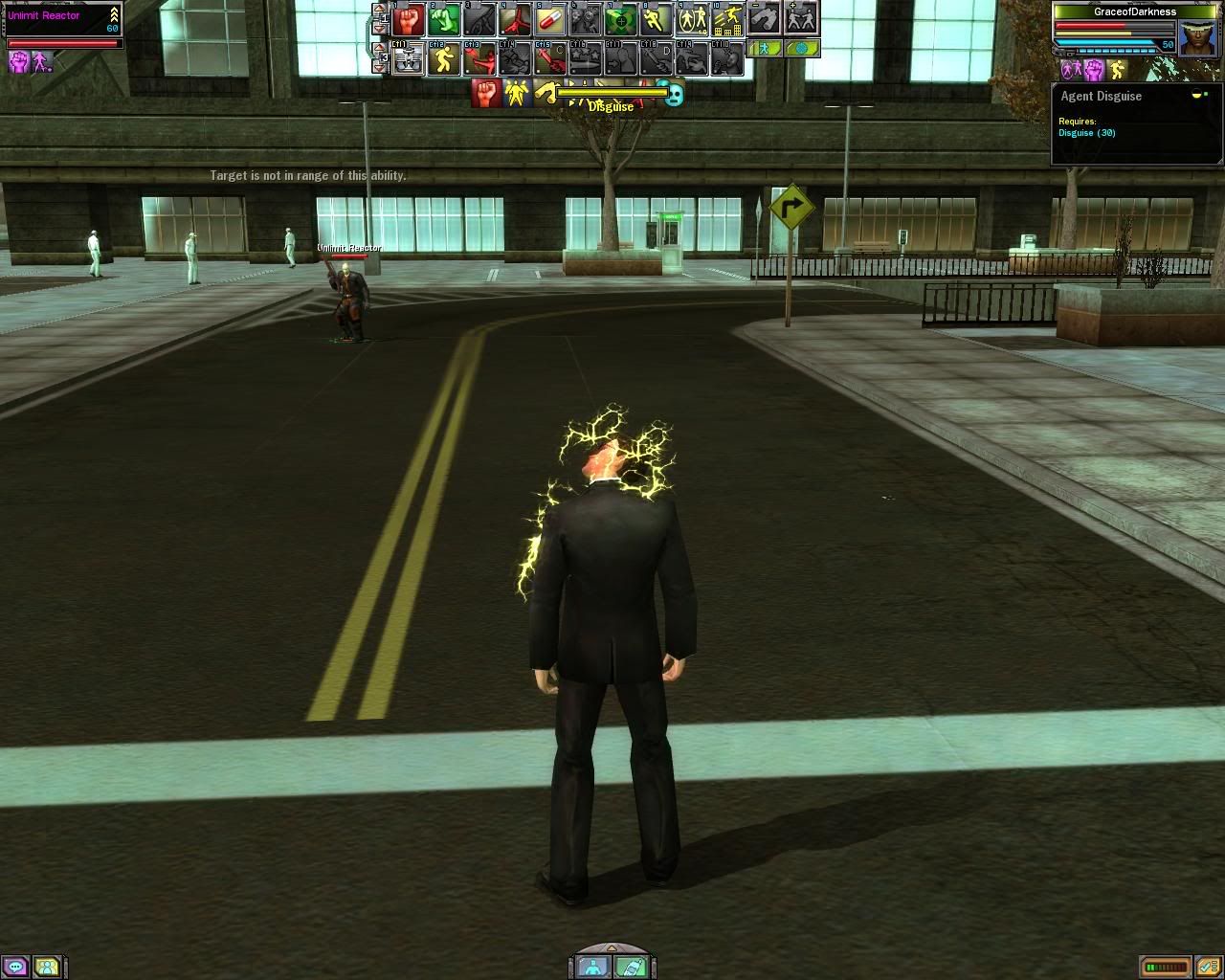Screen dimensions: 1225x980
Task: Select the white machine icon in Ctl1 slot
Action: [x=409, y=59]
